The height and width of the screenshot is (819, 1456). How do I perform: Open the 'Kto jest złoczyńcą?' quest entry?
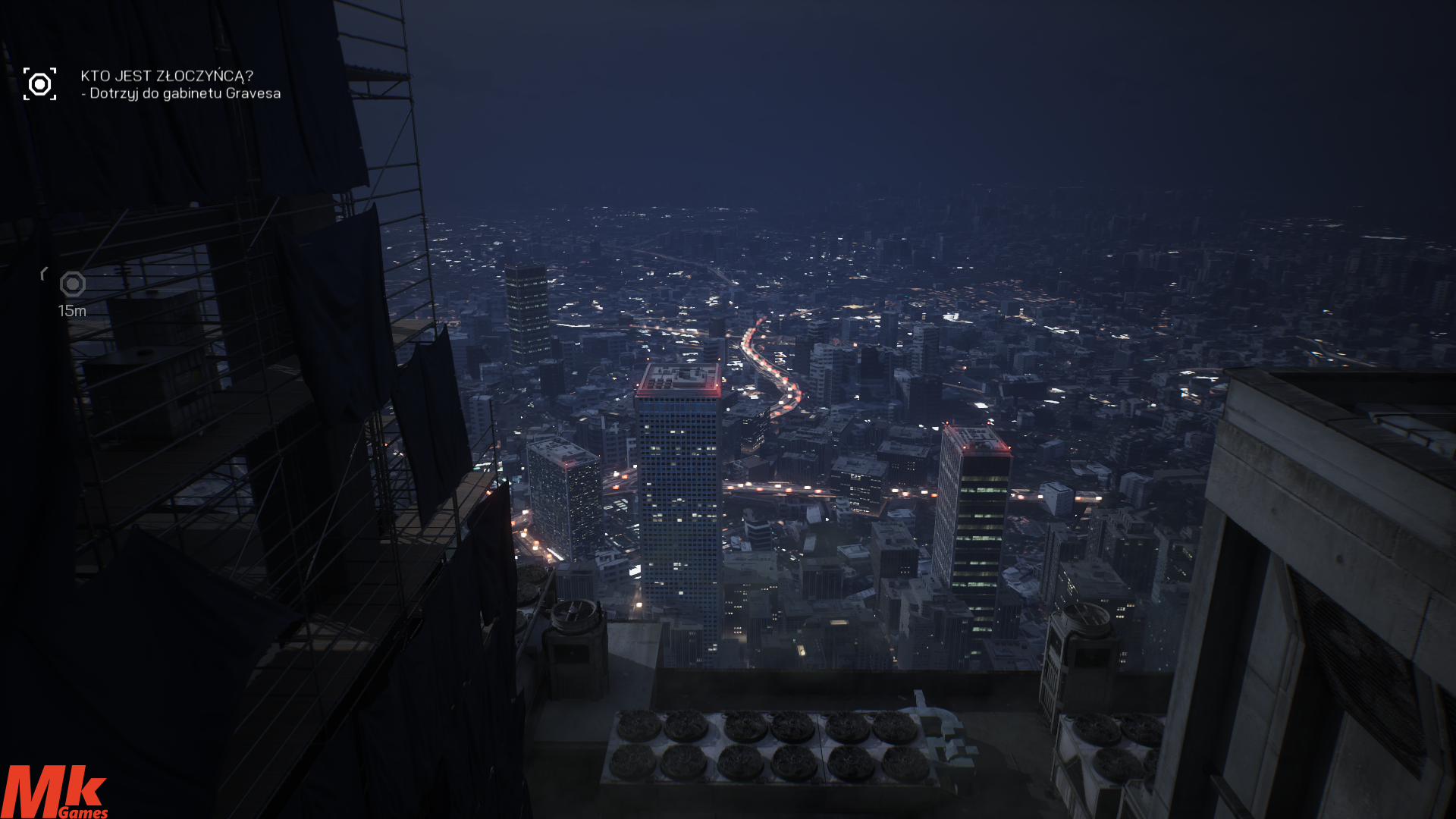(167, 76)
